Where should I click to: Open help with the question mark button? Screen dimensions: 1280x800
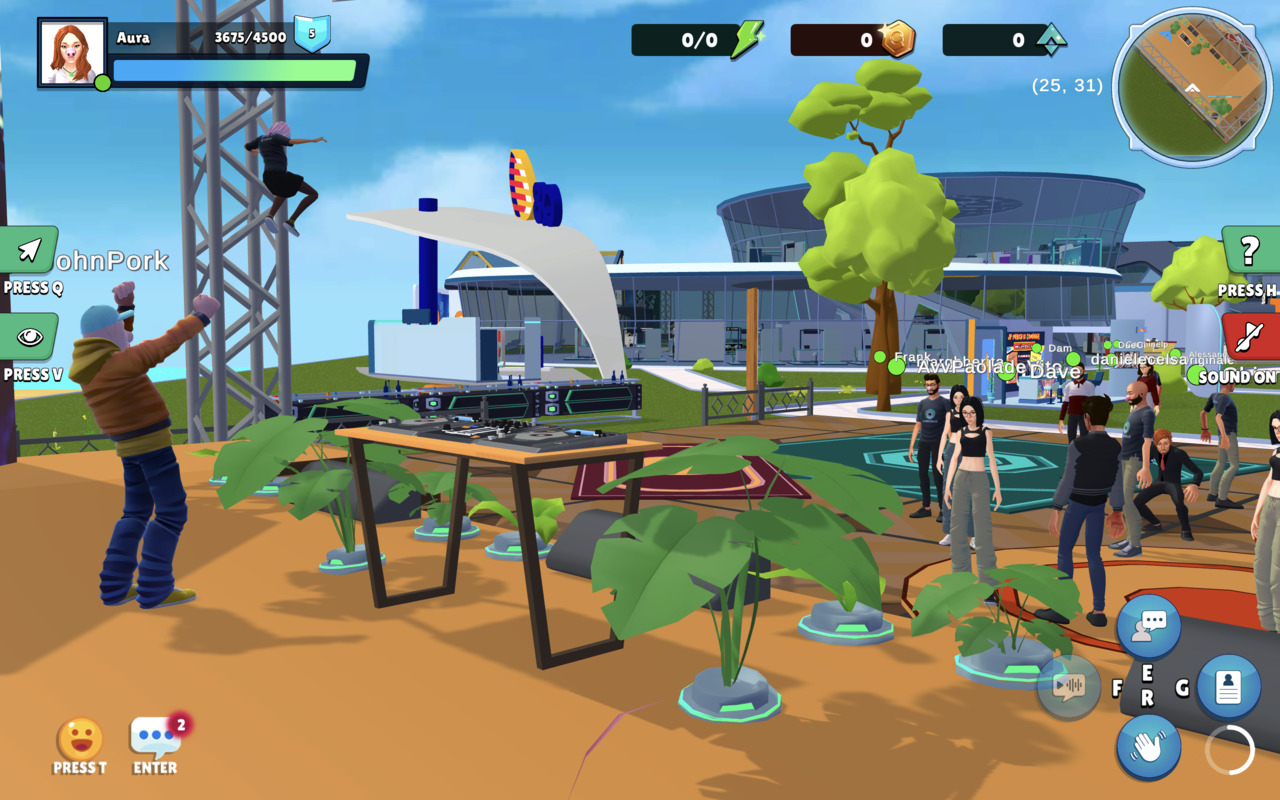point(1250,251)
